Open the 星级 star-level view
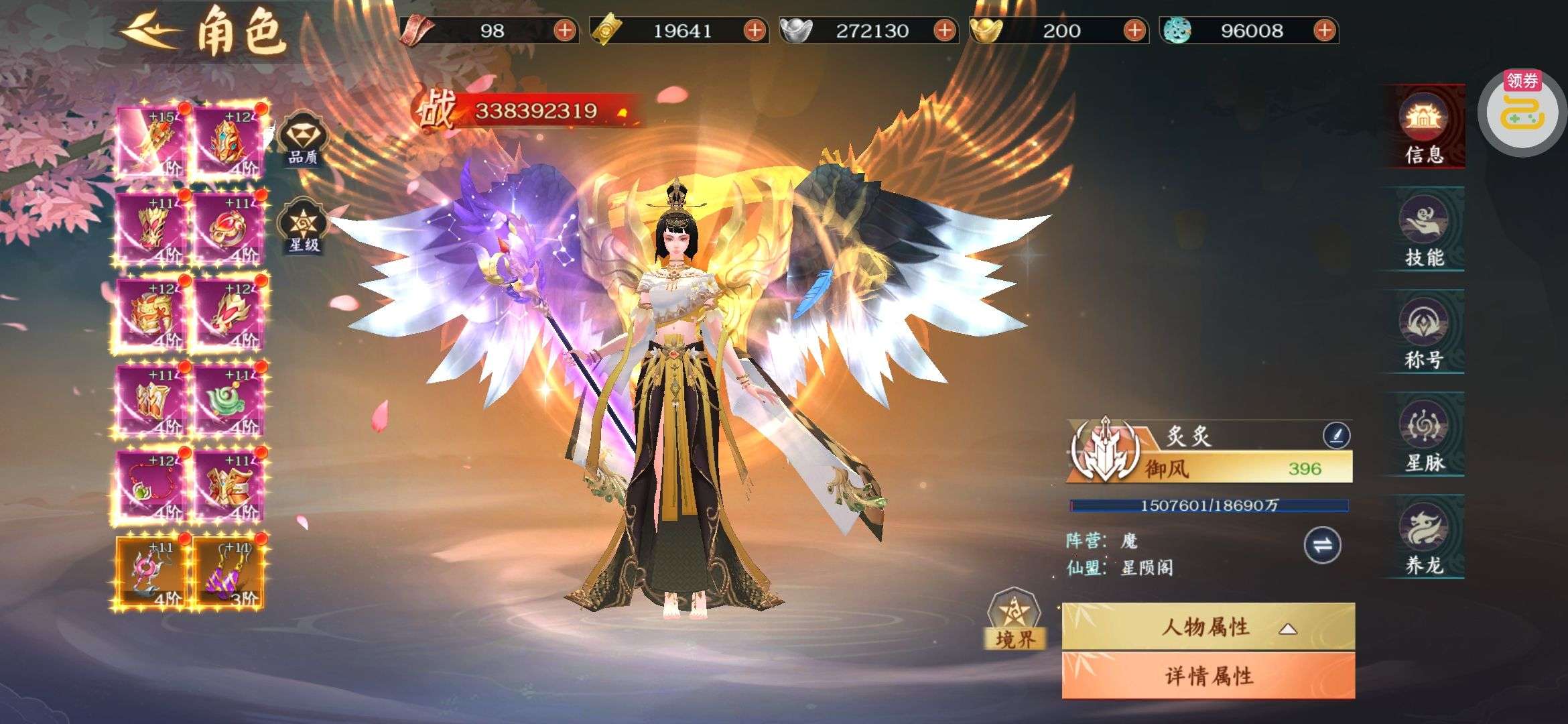Viewport: 1568px width, 724px height. pyautogui.click(x=304, y=227)
